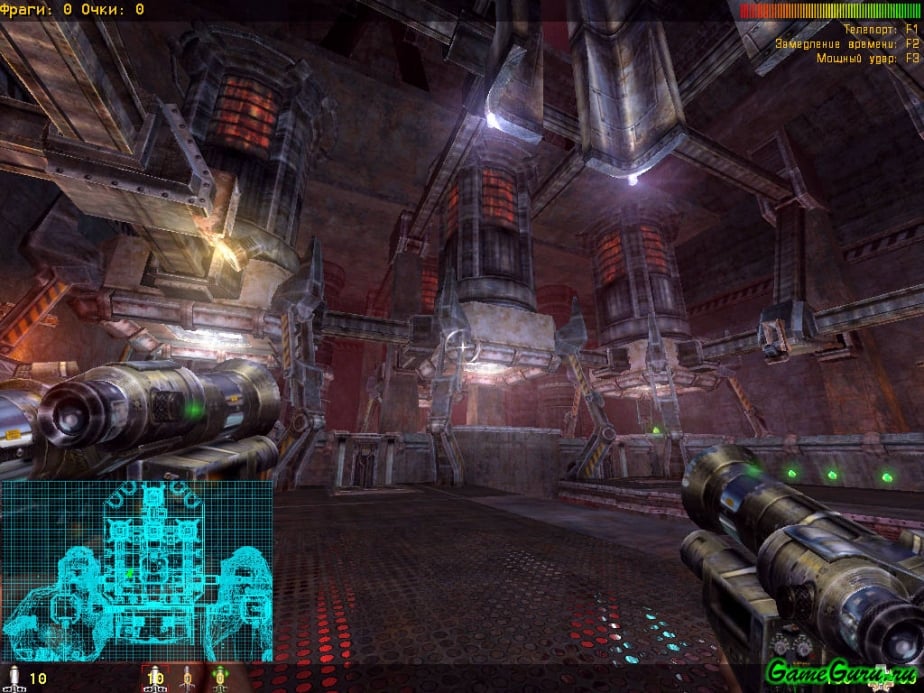This screenshot has width=924, height=693.
Task: Select the red-framed rocket ammo icon
Action: pyautogui.click(x=154, y=679)
